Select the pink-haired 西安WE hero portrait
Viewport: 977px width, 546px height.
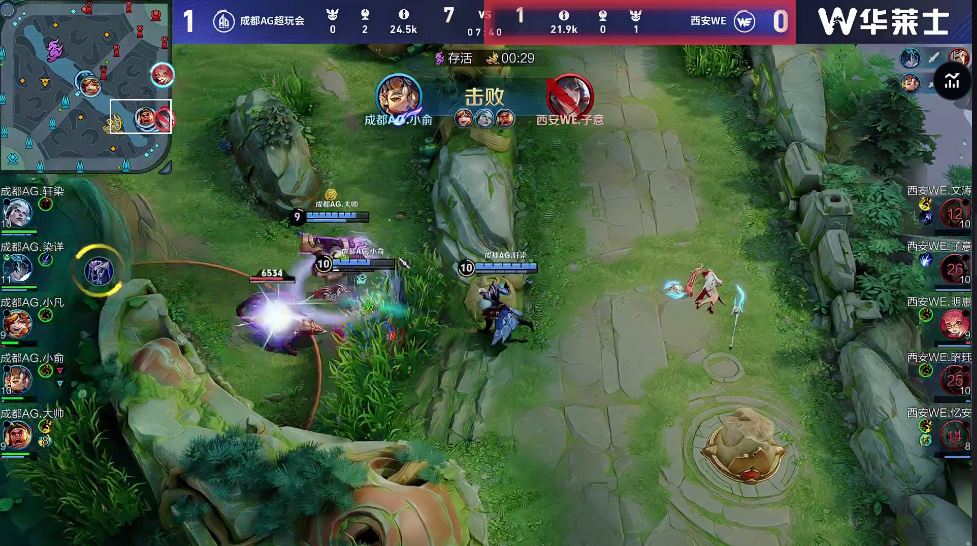955,323
